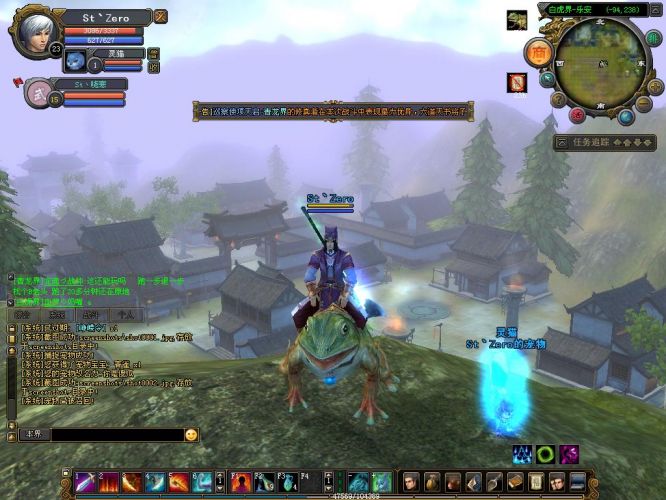Click the globe button below the minimap

(x=626, y=117)
